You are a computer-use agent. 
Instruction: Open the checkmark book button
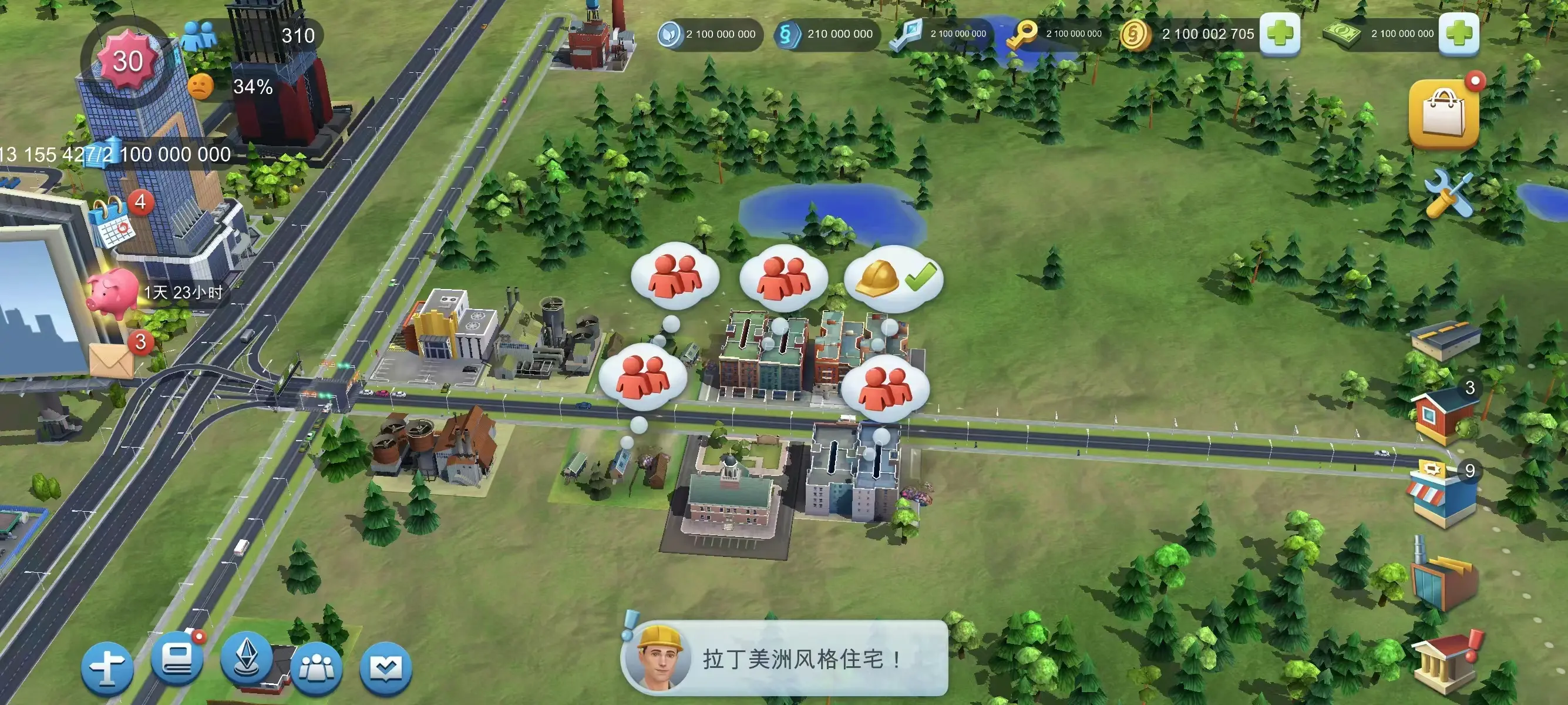click(x=386, y=669)
